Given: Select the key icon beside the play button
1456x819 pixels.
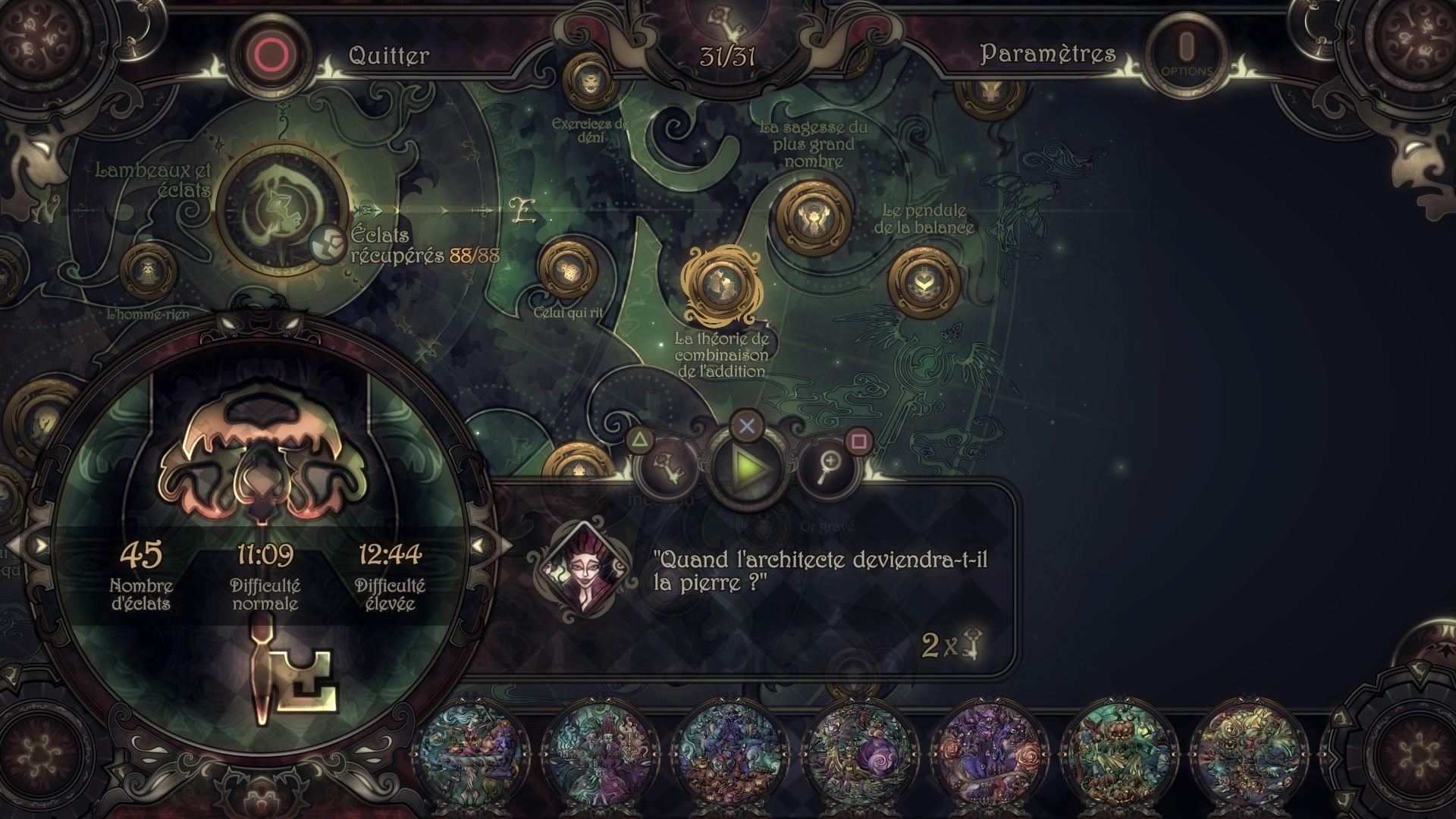Looking at the screenshot, I should 667,465.
